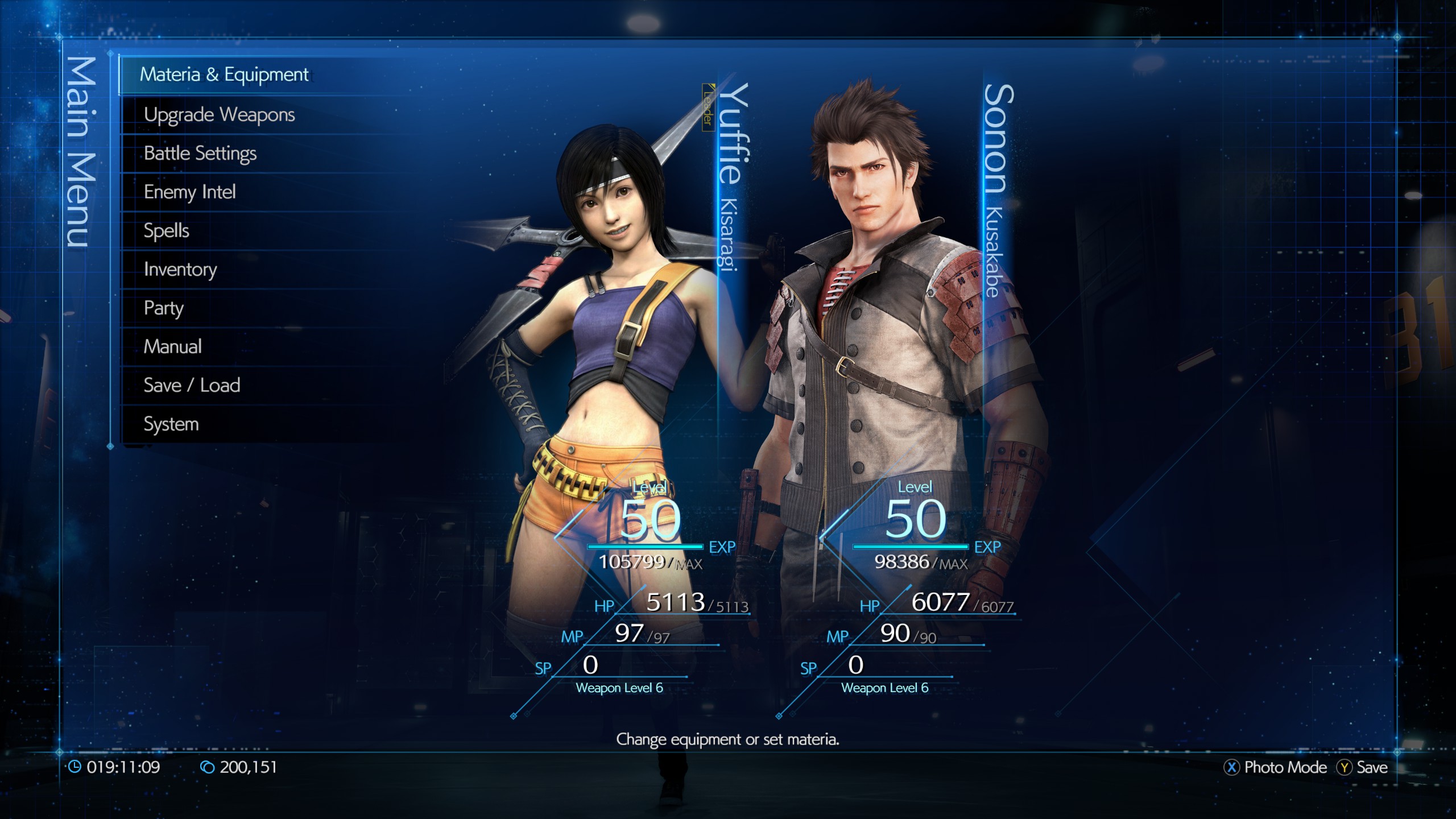Choose the Enemy Intel entry
Image resolution: width=1456 pixels, height=819 pixels.
189,192
